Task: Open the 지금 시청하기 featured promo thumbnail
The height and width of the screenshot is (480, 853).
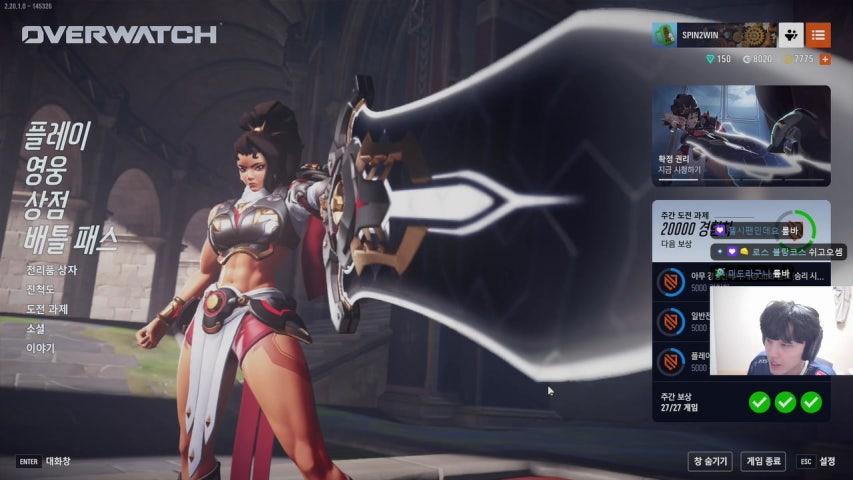Action: tap(741, 135)
